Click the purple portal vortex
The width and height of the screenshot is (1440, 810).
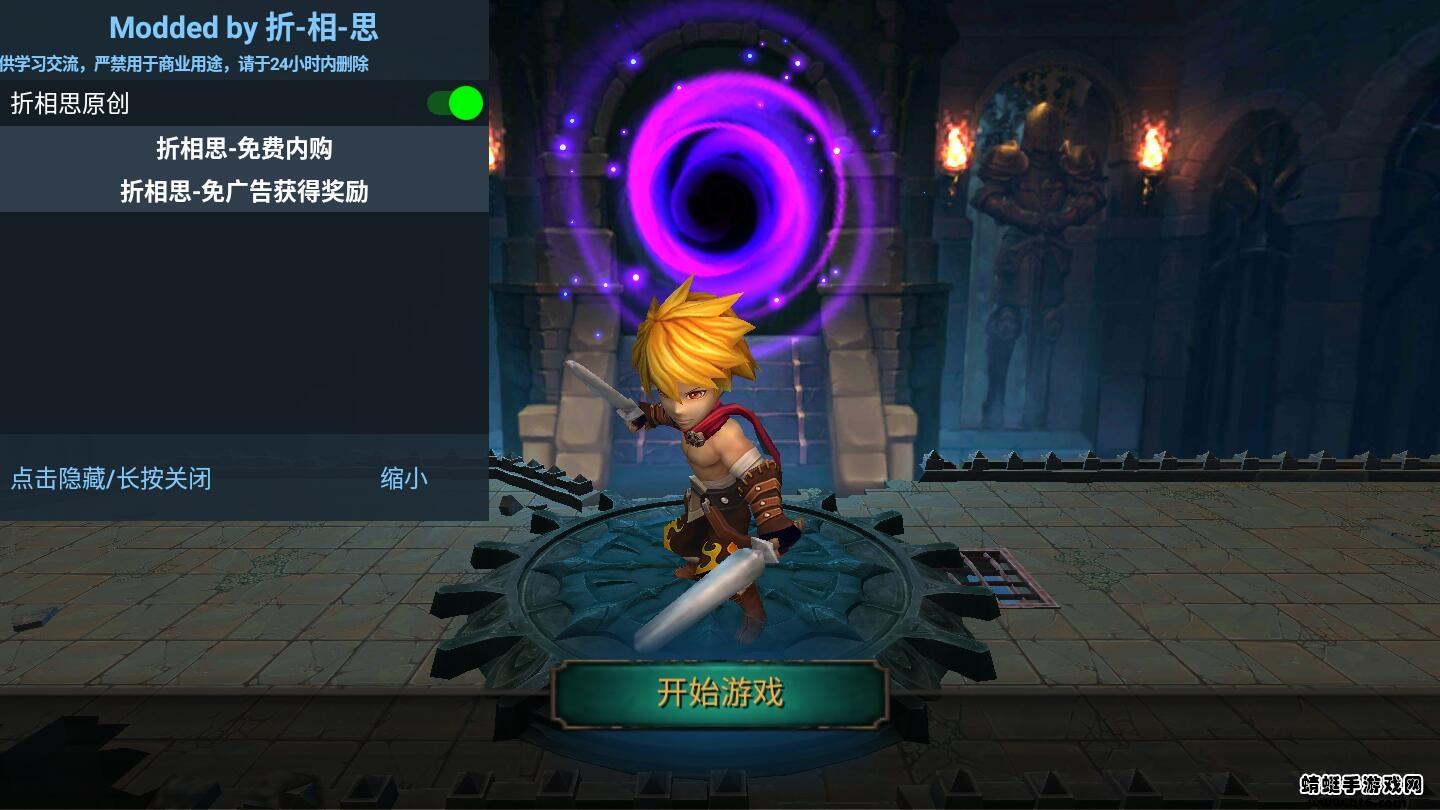coord(720,190)
